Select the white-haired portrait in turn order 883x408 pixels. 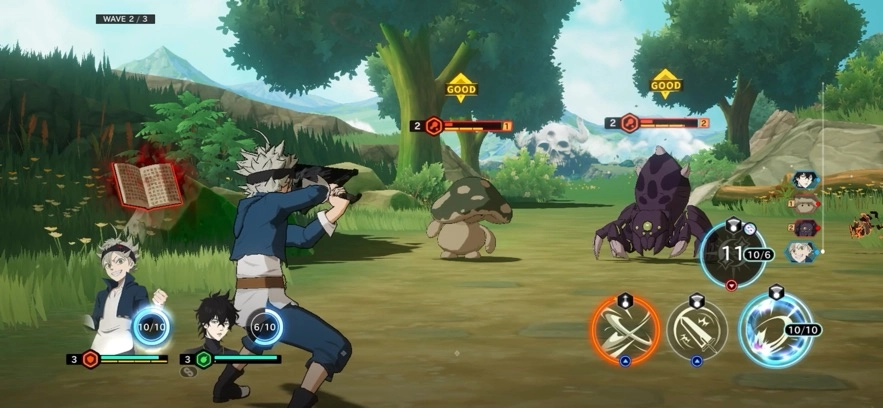[x=802, y=253]
